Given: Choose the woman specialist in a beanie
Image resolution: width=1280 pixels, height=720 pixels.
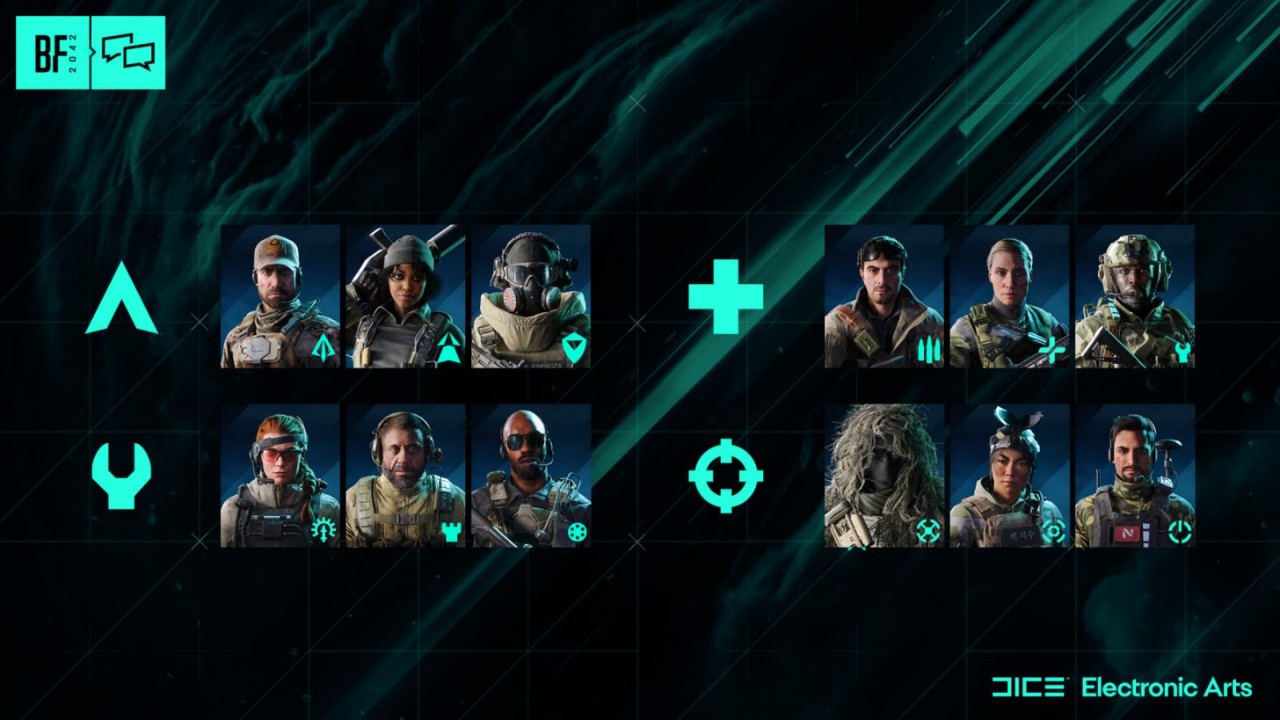Looking at the screenshot, I should tap(405, 296).
